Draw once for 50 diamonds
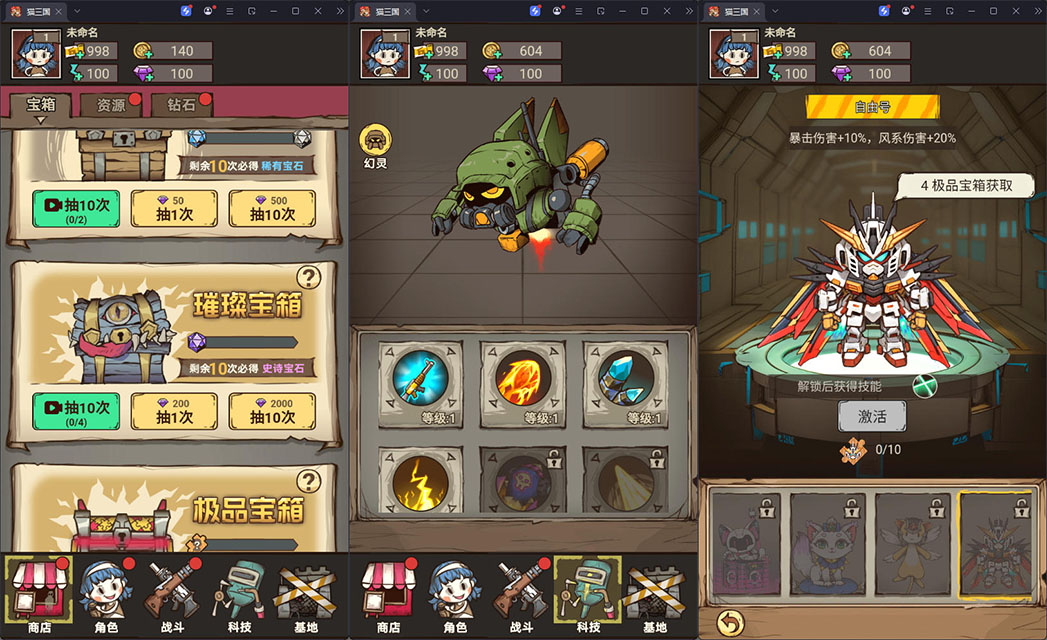This screenshot has width=1047, height=640. tap(174, 208)
